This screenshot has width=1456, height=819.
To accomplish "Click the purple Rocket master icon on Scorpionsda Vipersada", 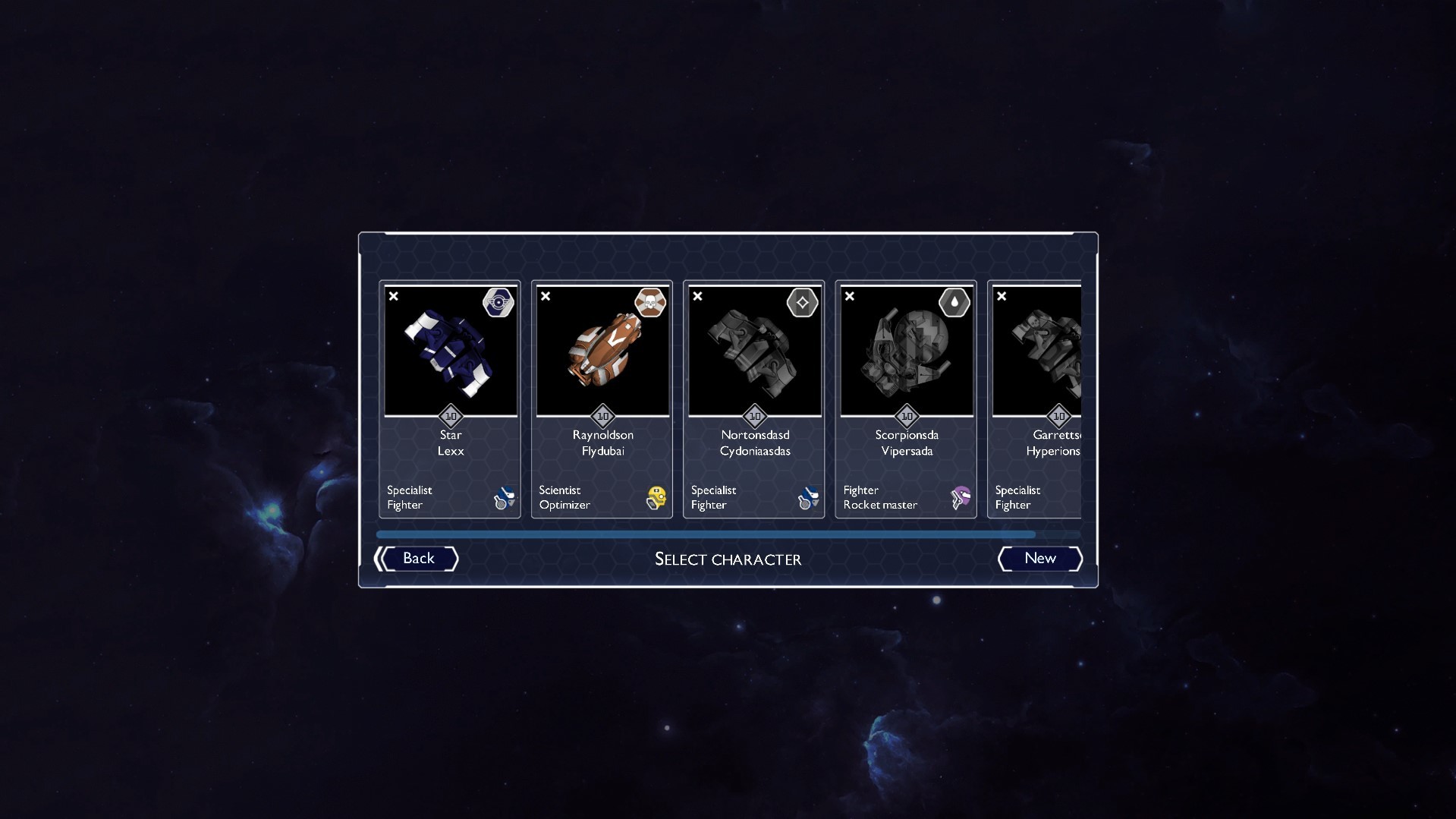I will [x=959, y=498].
